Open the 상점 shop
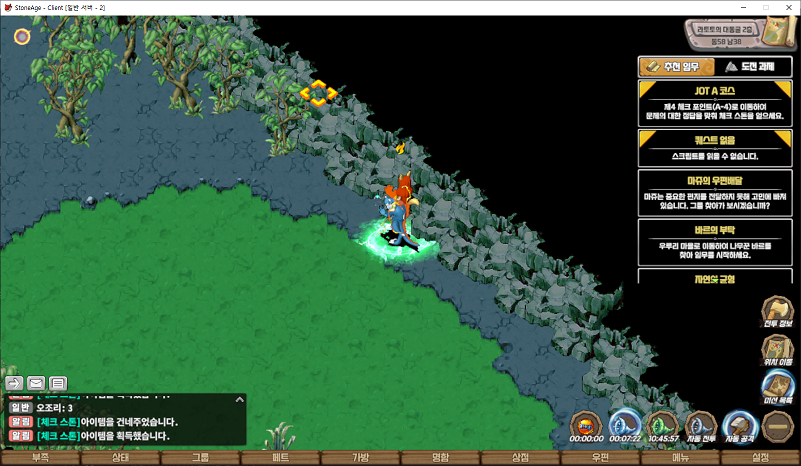 click(520, 458)
